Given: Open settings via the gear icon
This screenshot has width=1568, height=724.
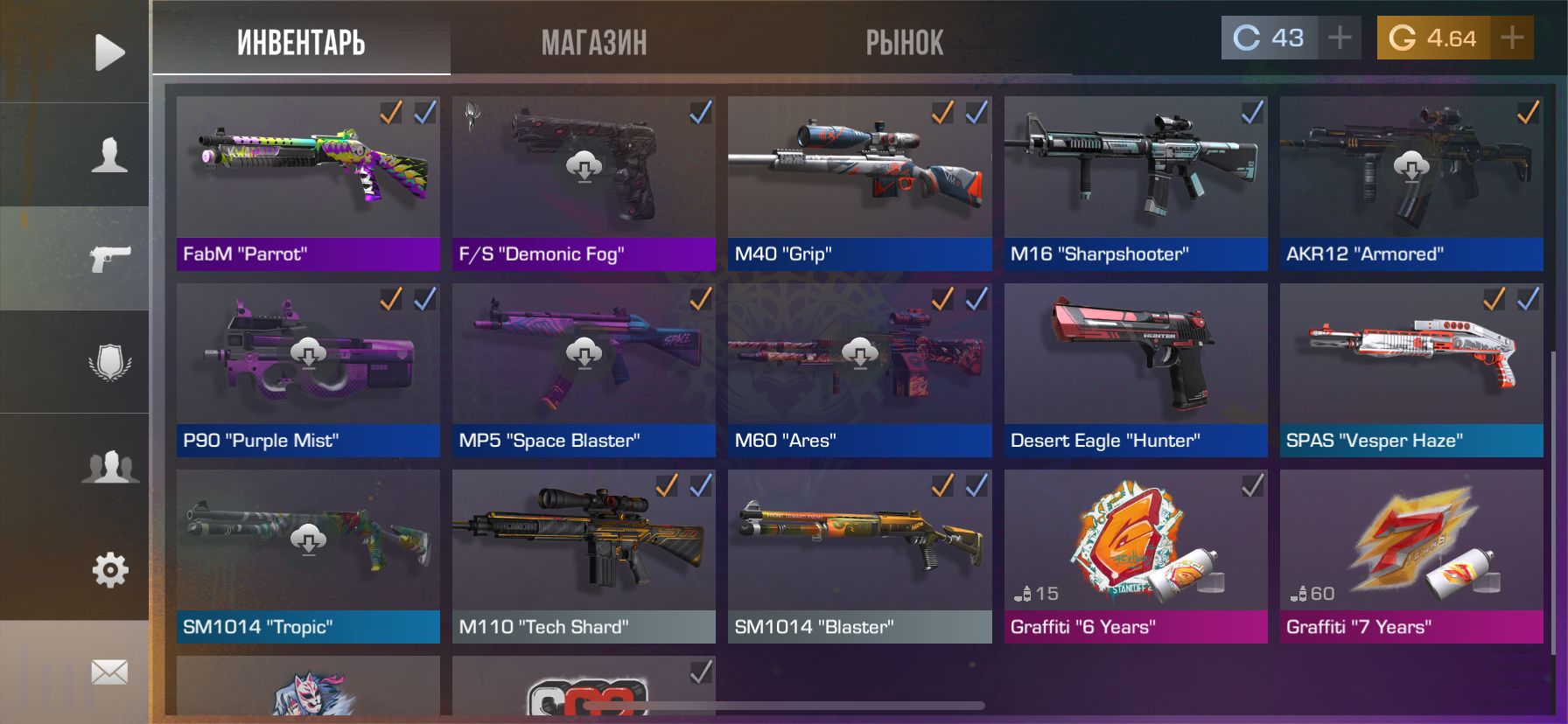Looking at the screenshot, I should (x=109, y=570).
